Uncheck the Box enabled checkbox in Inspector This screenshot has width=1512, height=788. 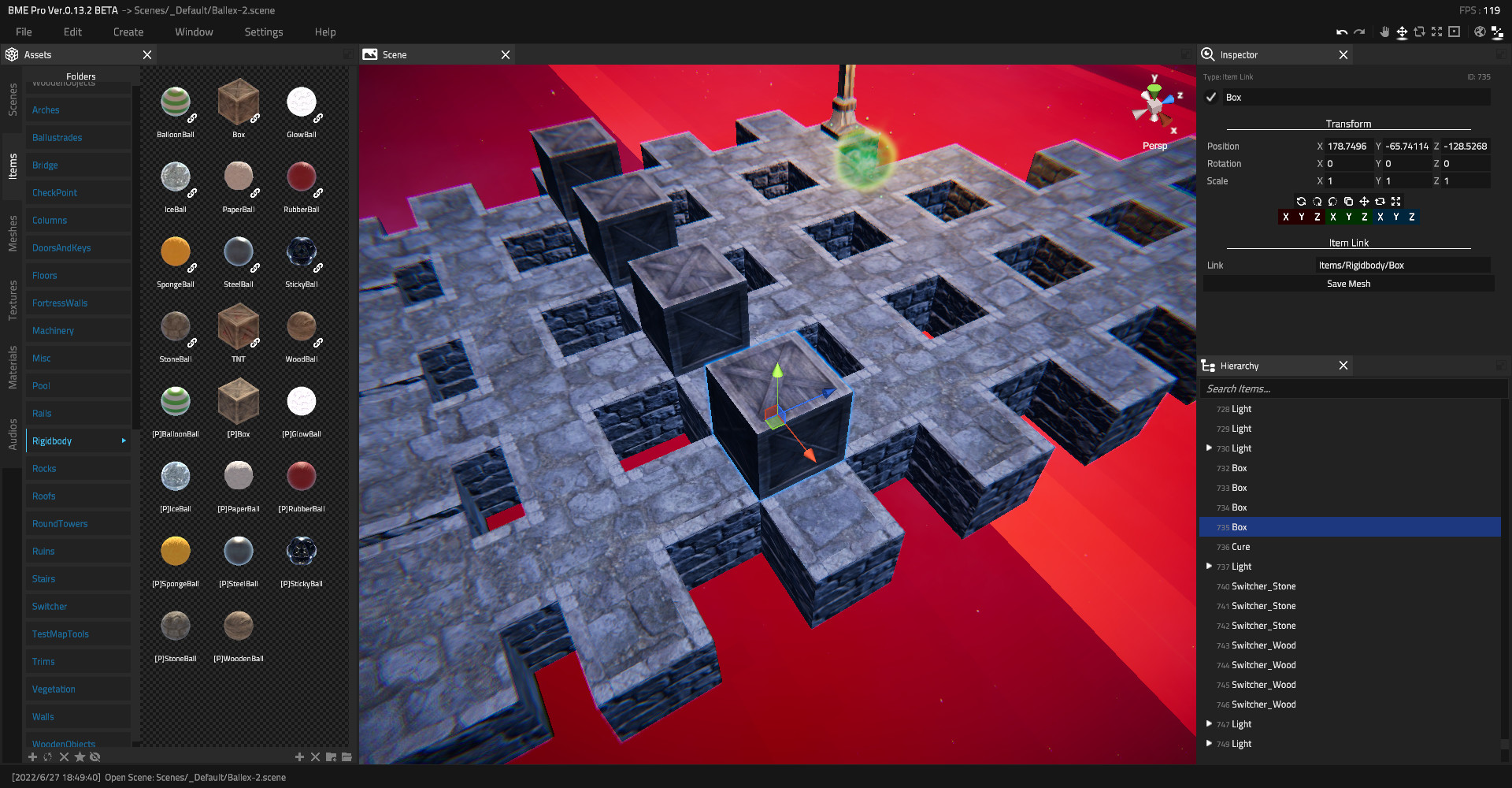[x=1210, y=97]
